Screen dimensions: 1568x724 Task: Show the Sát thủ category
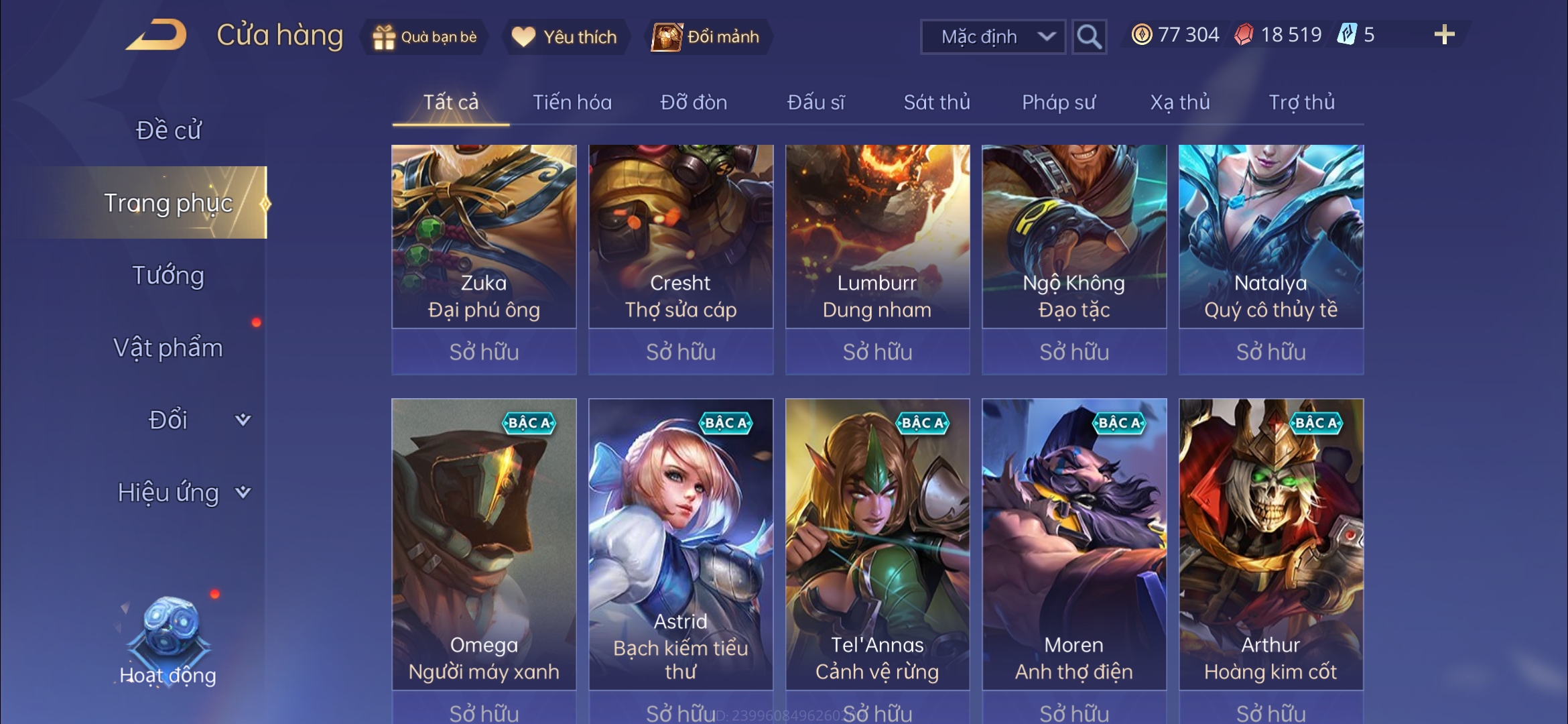(x=937, y=103)
